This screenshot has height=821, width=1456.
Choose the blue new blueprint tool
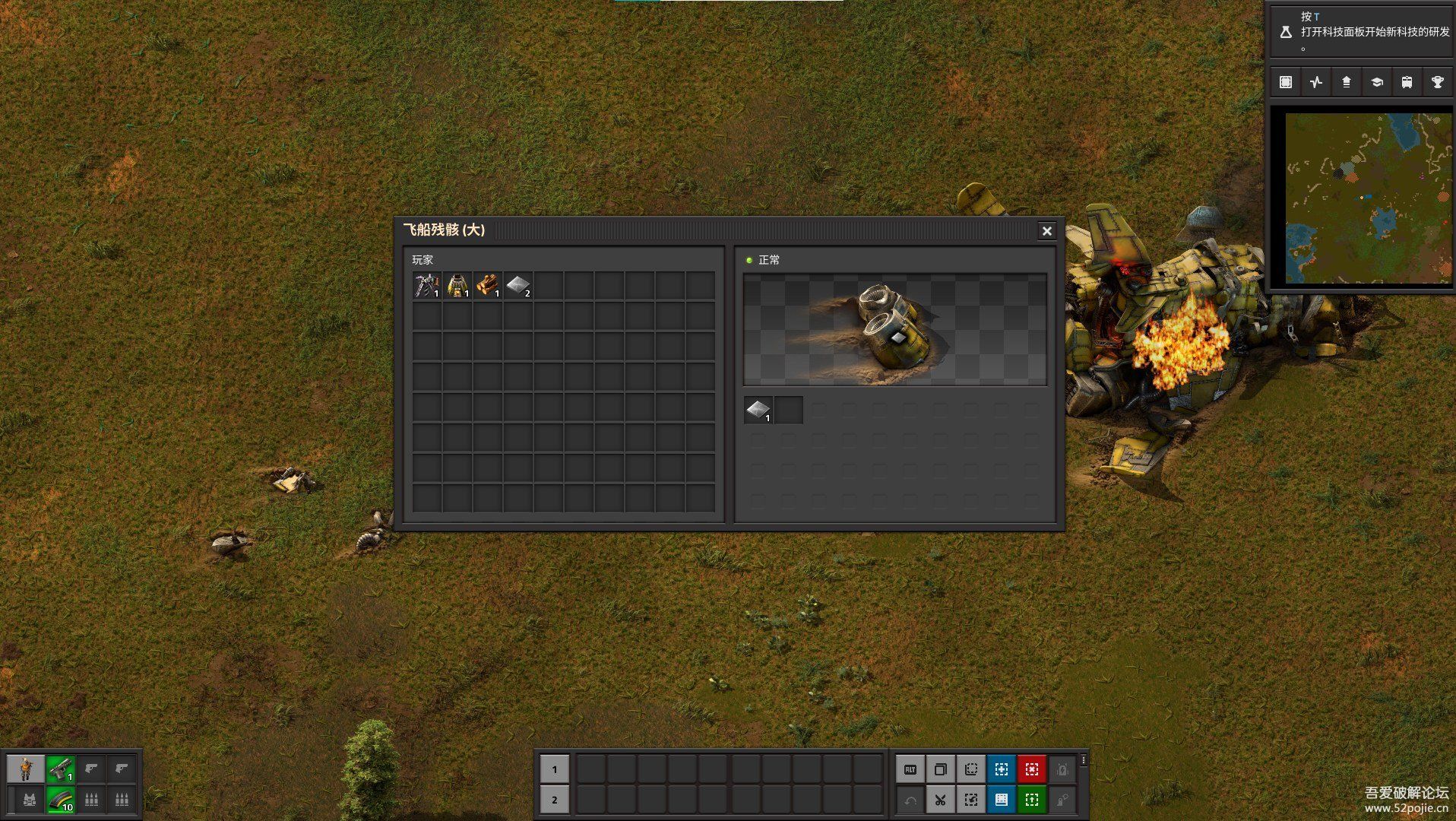[1002, 769]
